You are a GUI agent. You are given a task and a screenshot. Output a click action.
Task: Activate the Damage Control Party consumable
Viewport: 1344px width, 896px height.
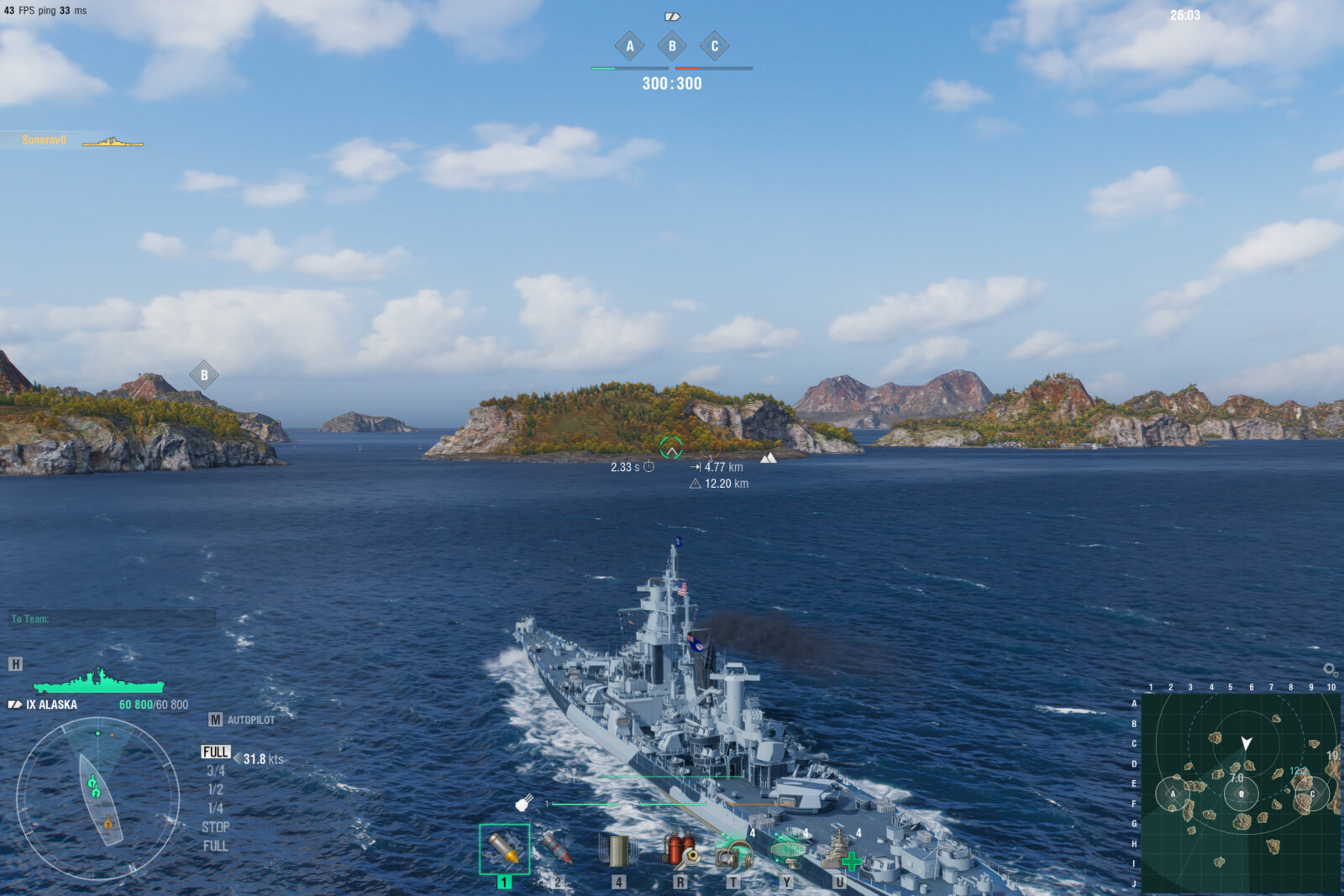pos(680,851)
